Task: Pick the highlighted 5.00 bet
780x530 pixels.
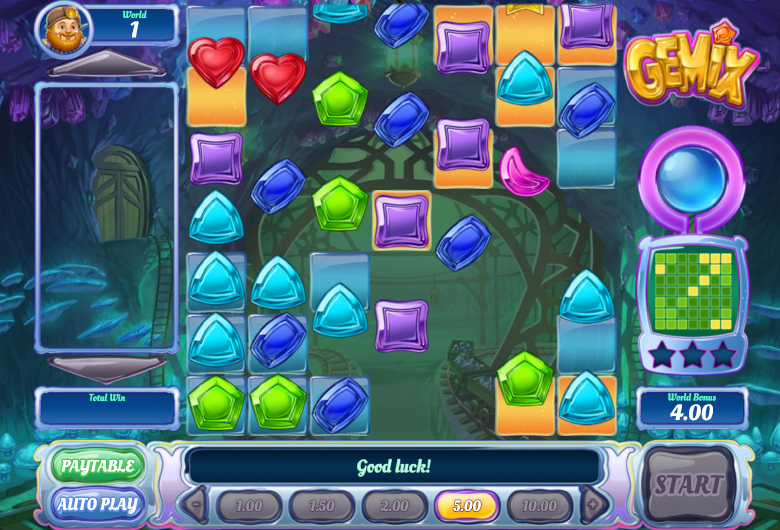Action: [x=466, y=506]
